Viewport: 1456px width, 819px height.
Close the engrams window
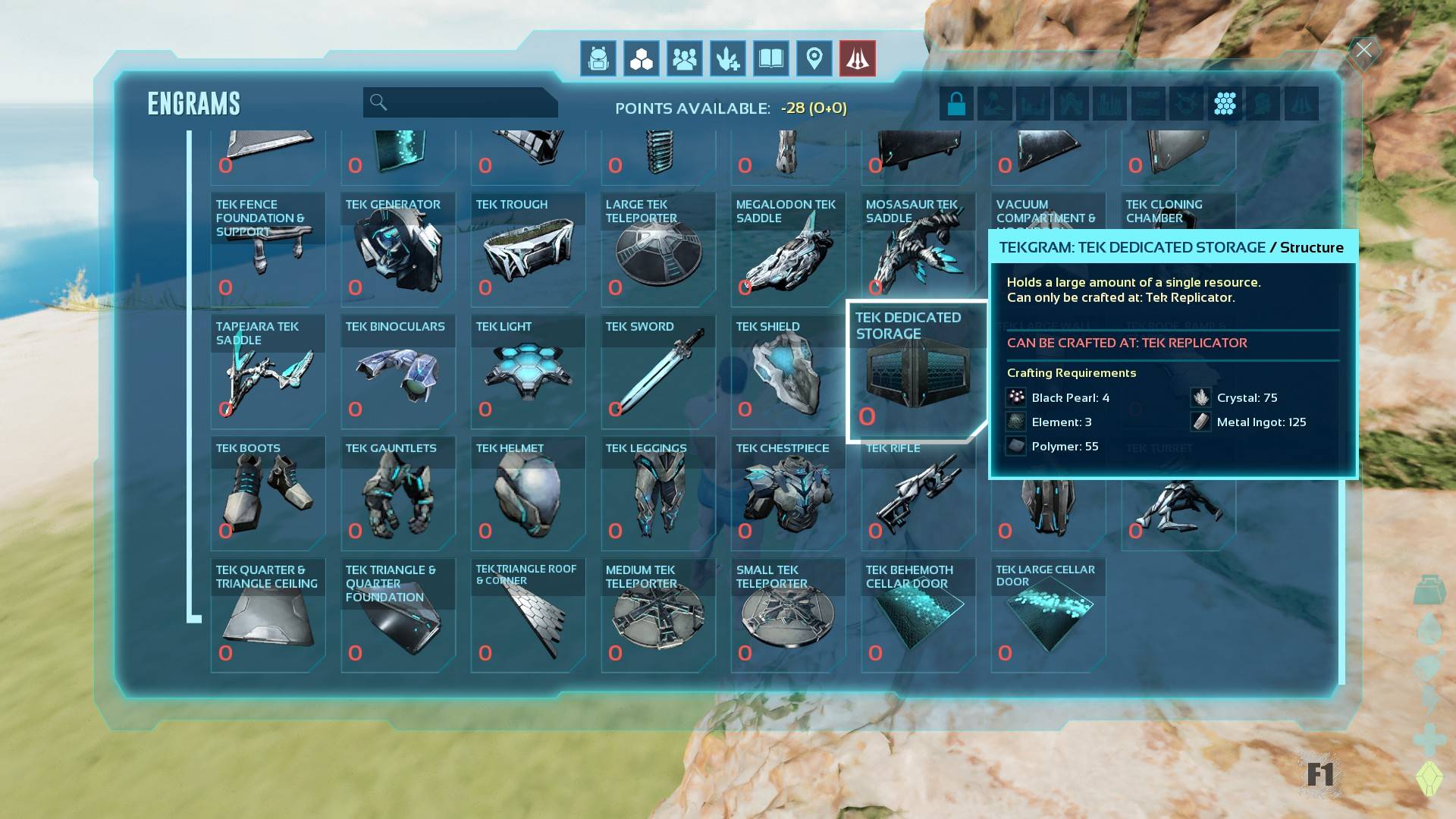tap(1364, 51)
